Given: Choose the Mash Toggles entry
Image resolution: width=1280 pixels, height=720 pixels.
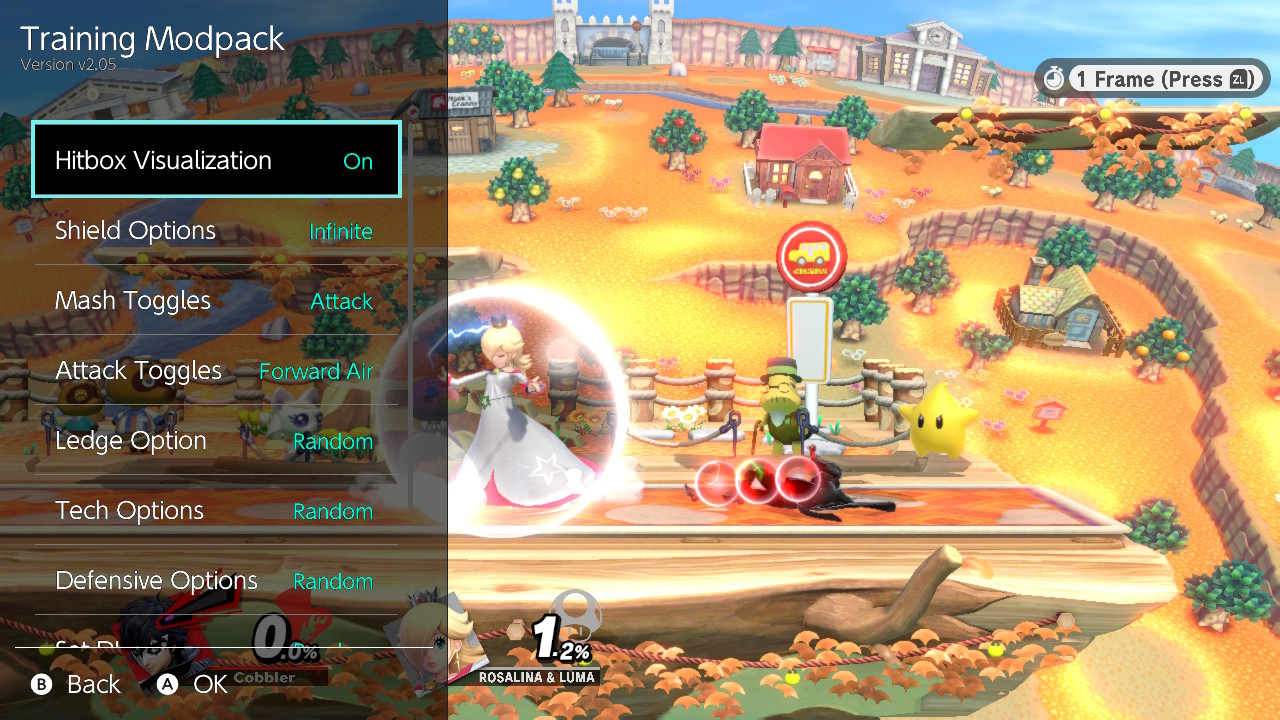Looking at the screenshot, I should [x=216, y=301].
